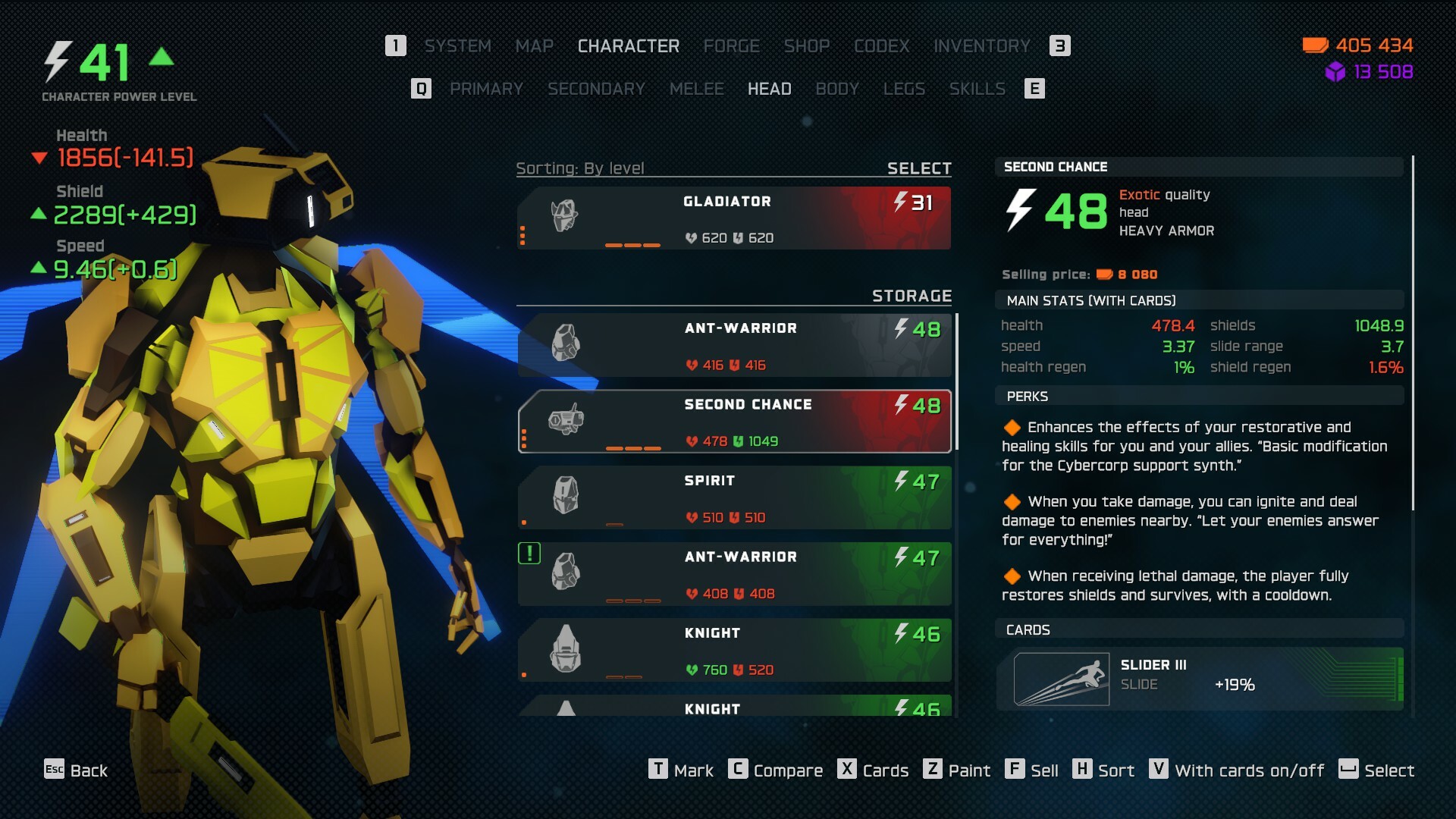Select the Knight helmet with 760 health
The image size is (1456, 819).
pyautogui.click(x=733, y=650)
